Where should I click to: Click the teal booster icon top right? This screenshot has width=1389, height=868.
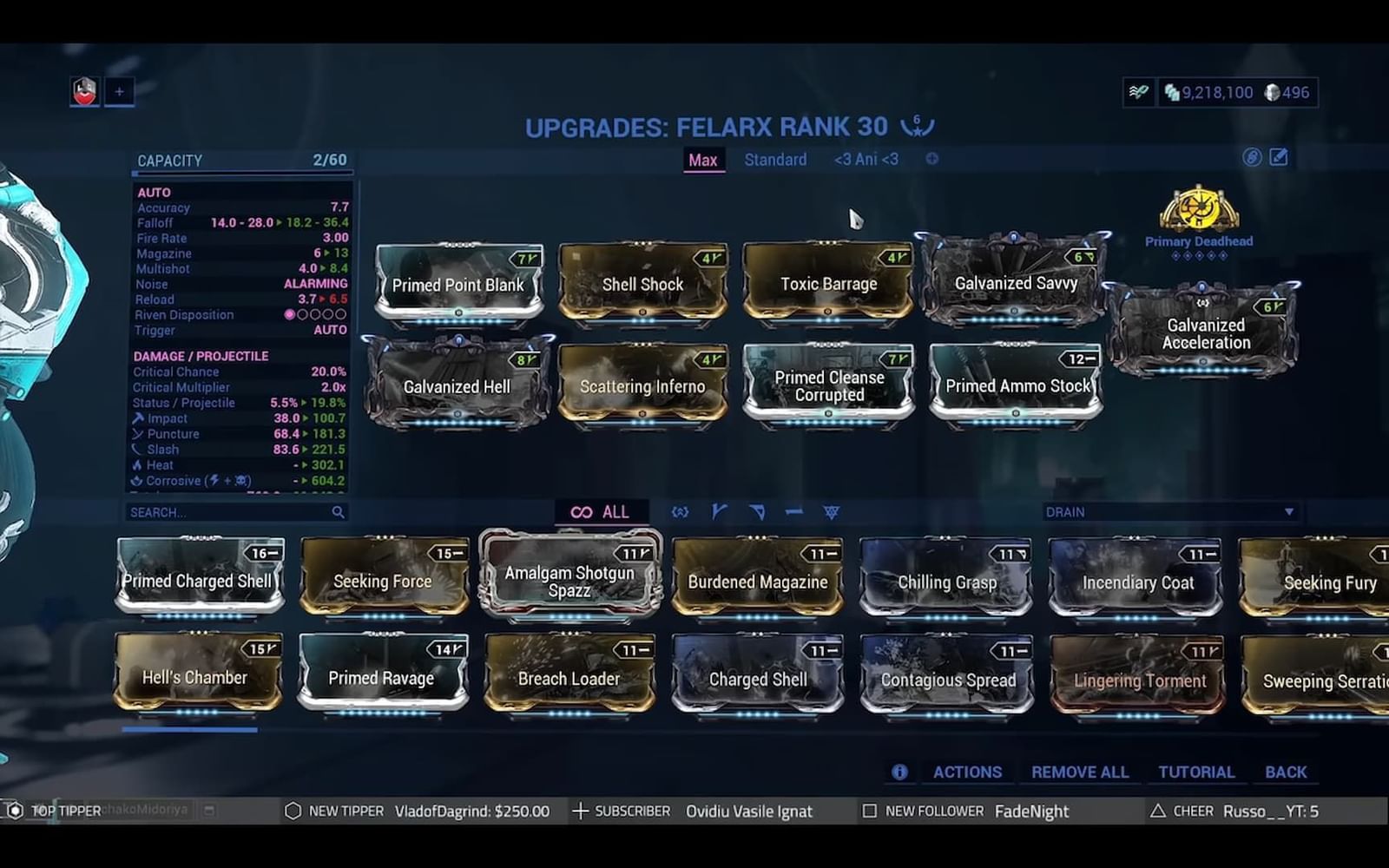tap(1140, 90)
